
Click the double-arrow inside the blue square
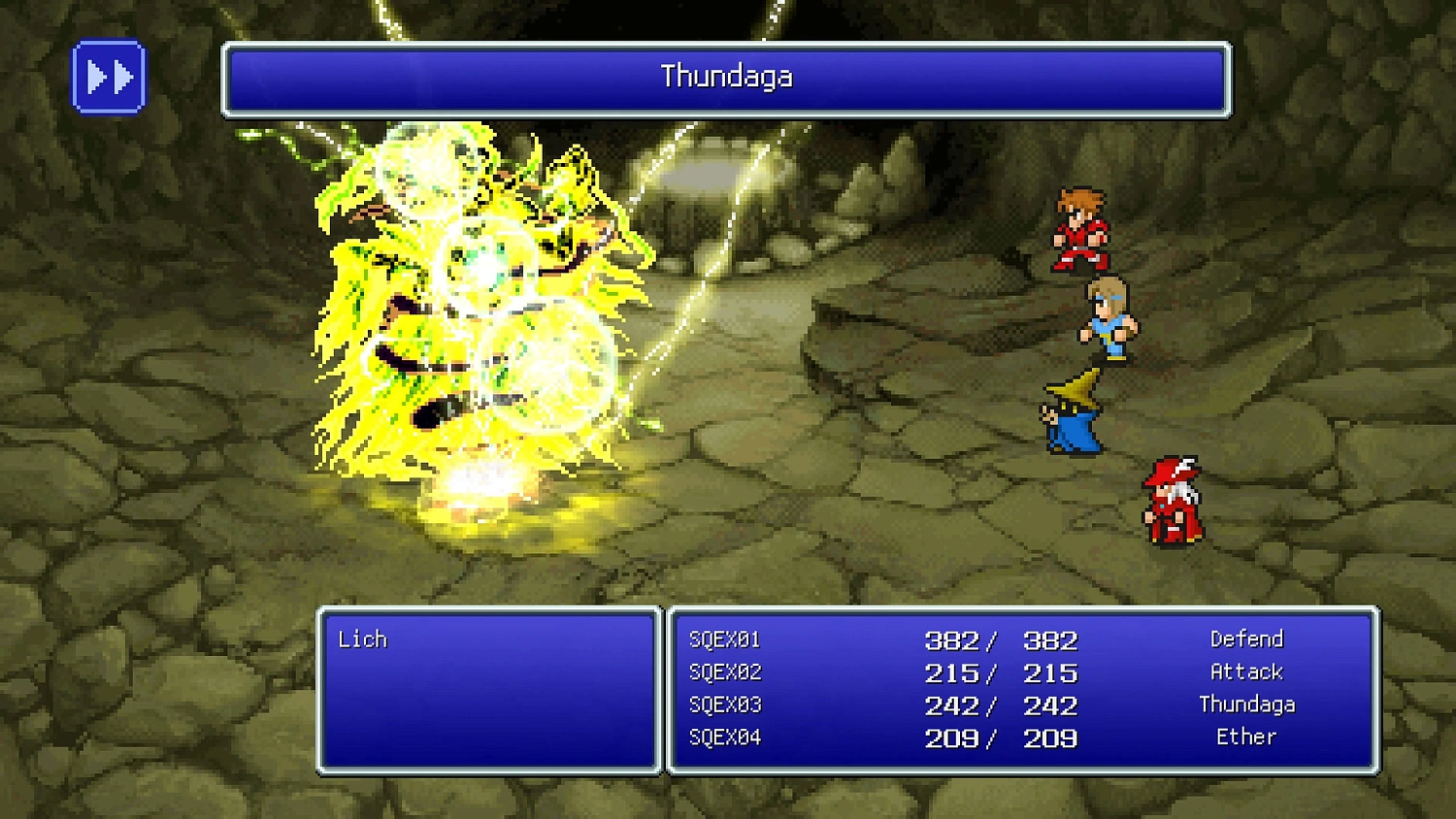(x=110, y=76)
